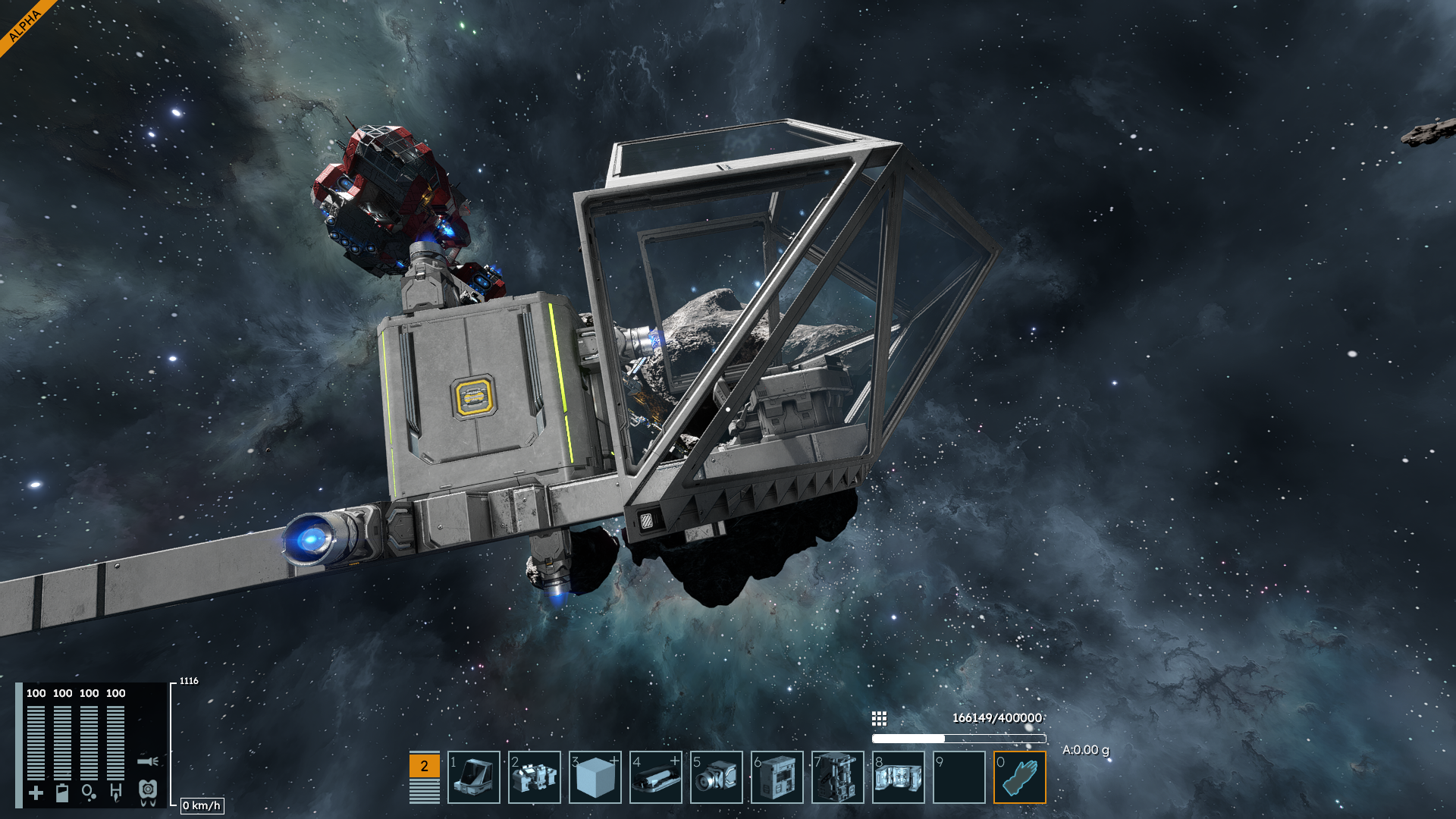Select the tall machine block in slot 7
The width and height of the screenshot is (1456, 819).
pos(838,777)
